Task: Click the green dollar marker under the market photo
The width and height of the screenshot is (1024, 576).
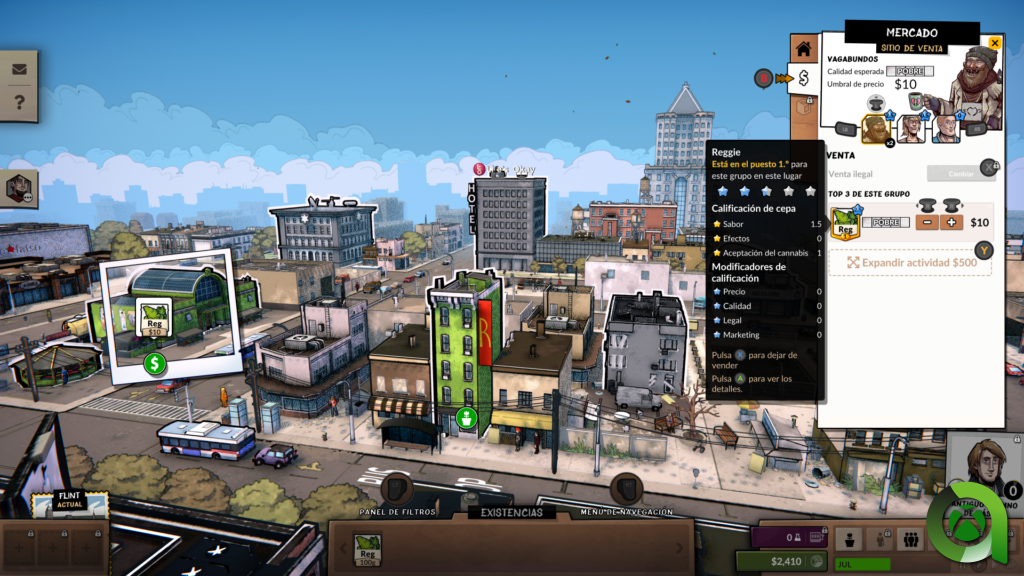Action: pos(154,364)
